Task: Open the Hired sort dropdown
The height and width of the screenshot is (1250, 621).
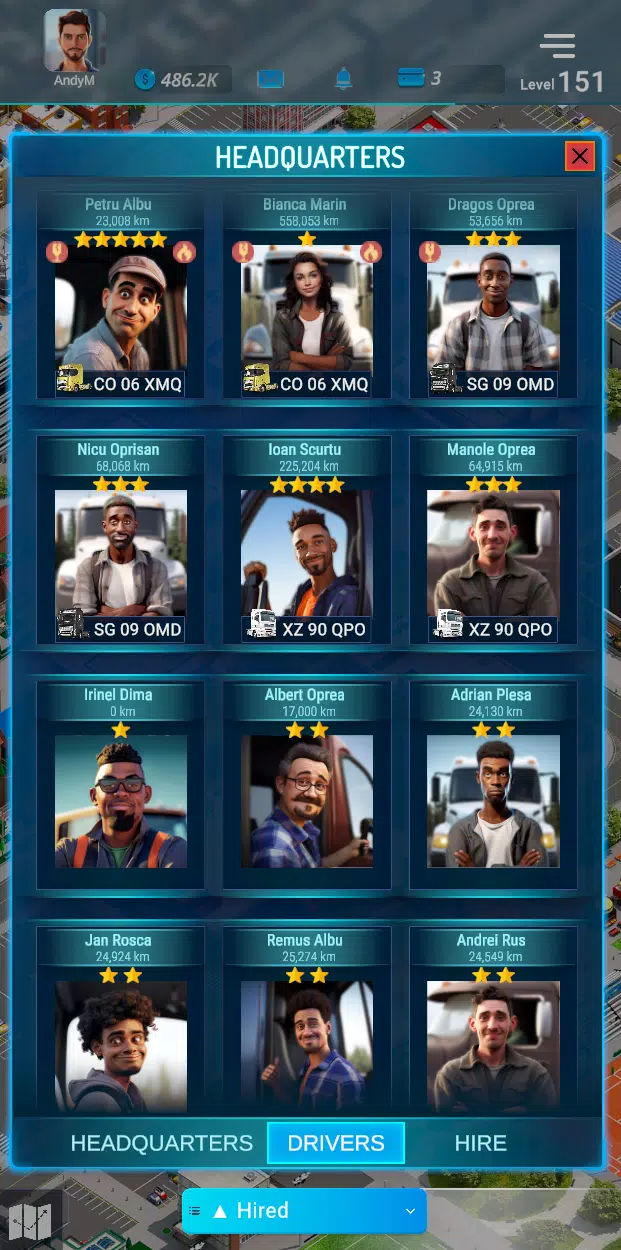Action: [x=304, y=1211]
